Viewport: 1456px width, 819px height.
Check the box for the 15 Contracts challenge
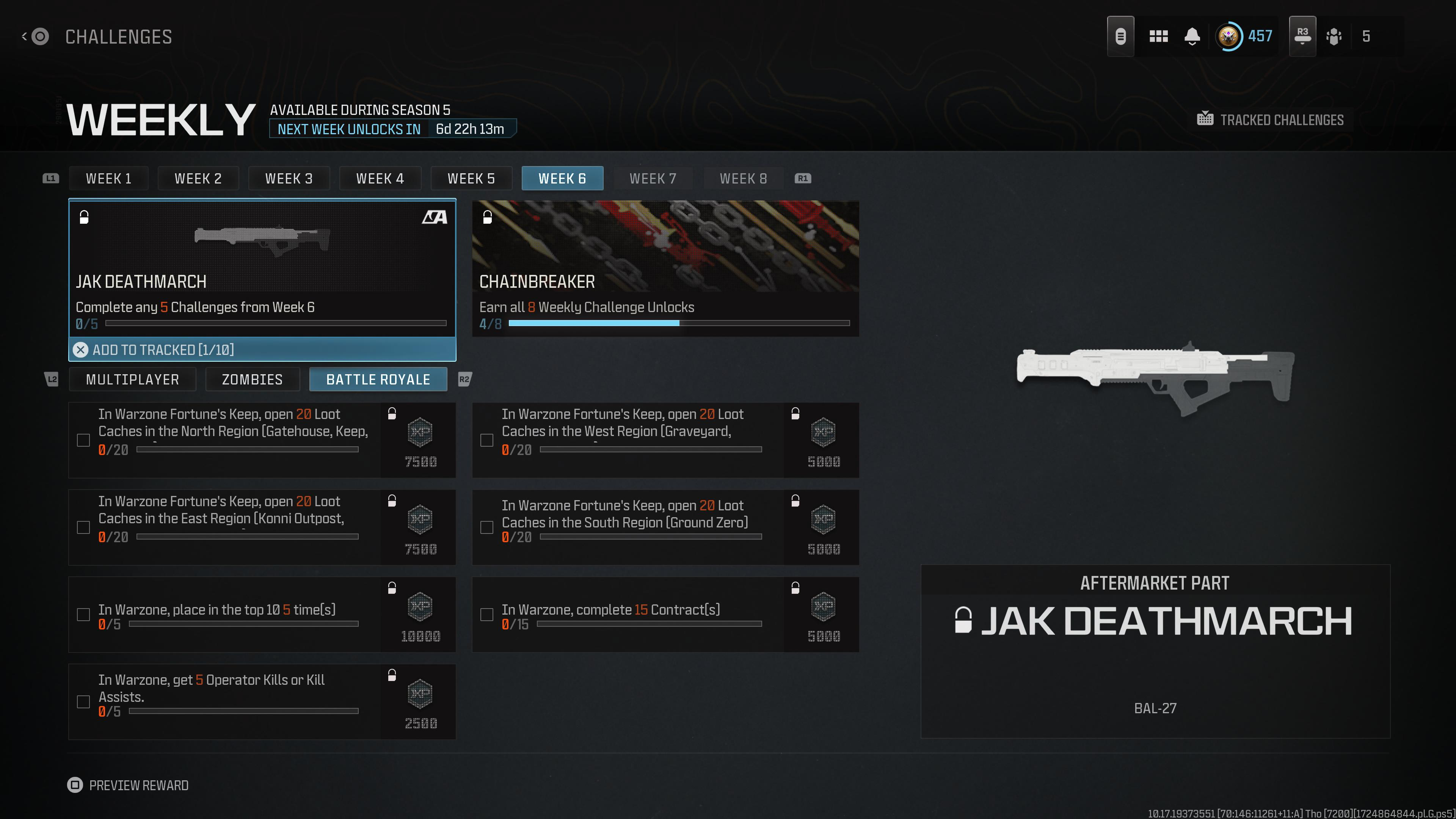486,614
